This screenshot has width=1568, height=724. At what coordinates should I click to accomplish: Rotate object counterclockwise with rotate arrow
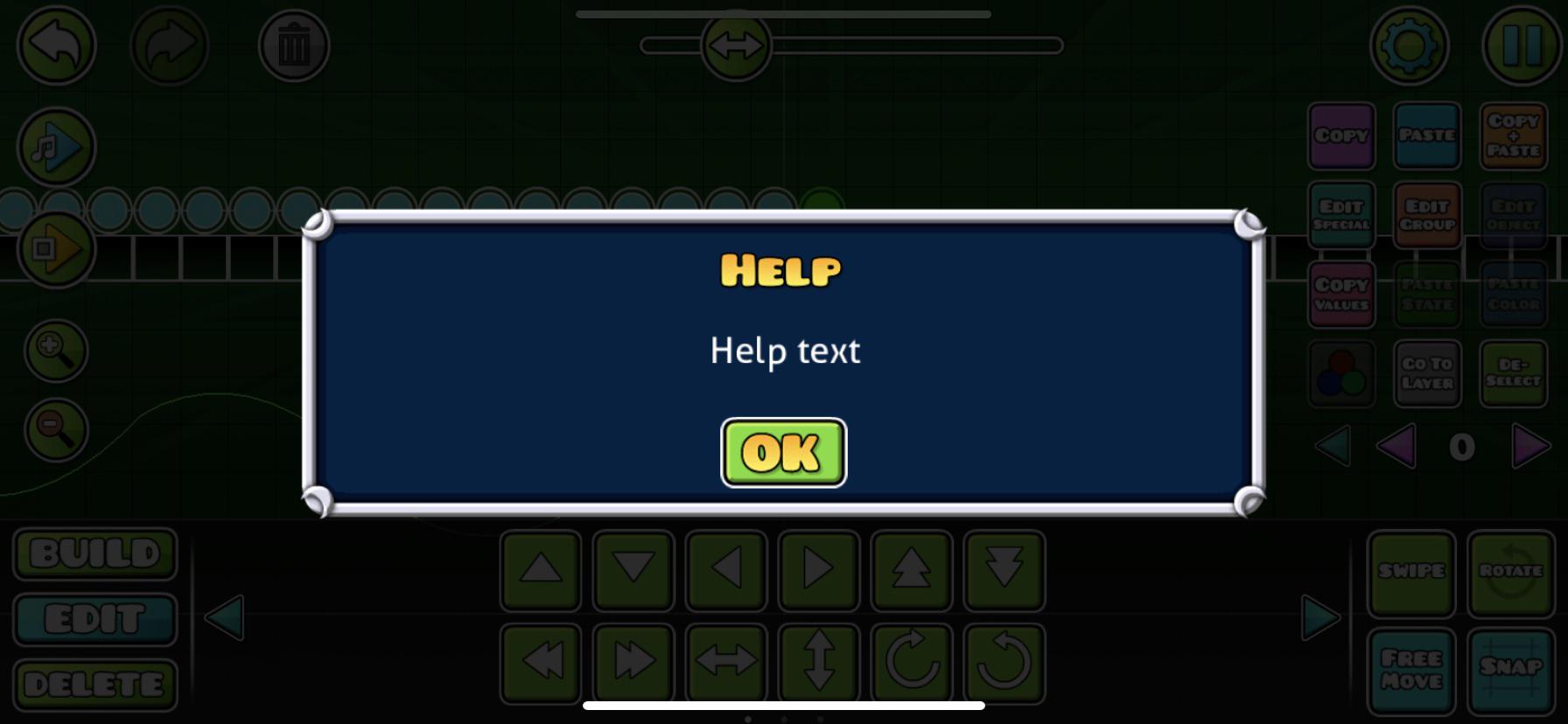tap(1004, 662)
